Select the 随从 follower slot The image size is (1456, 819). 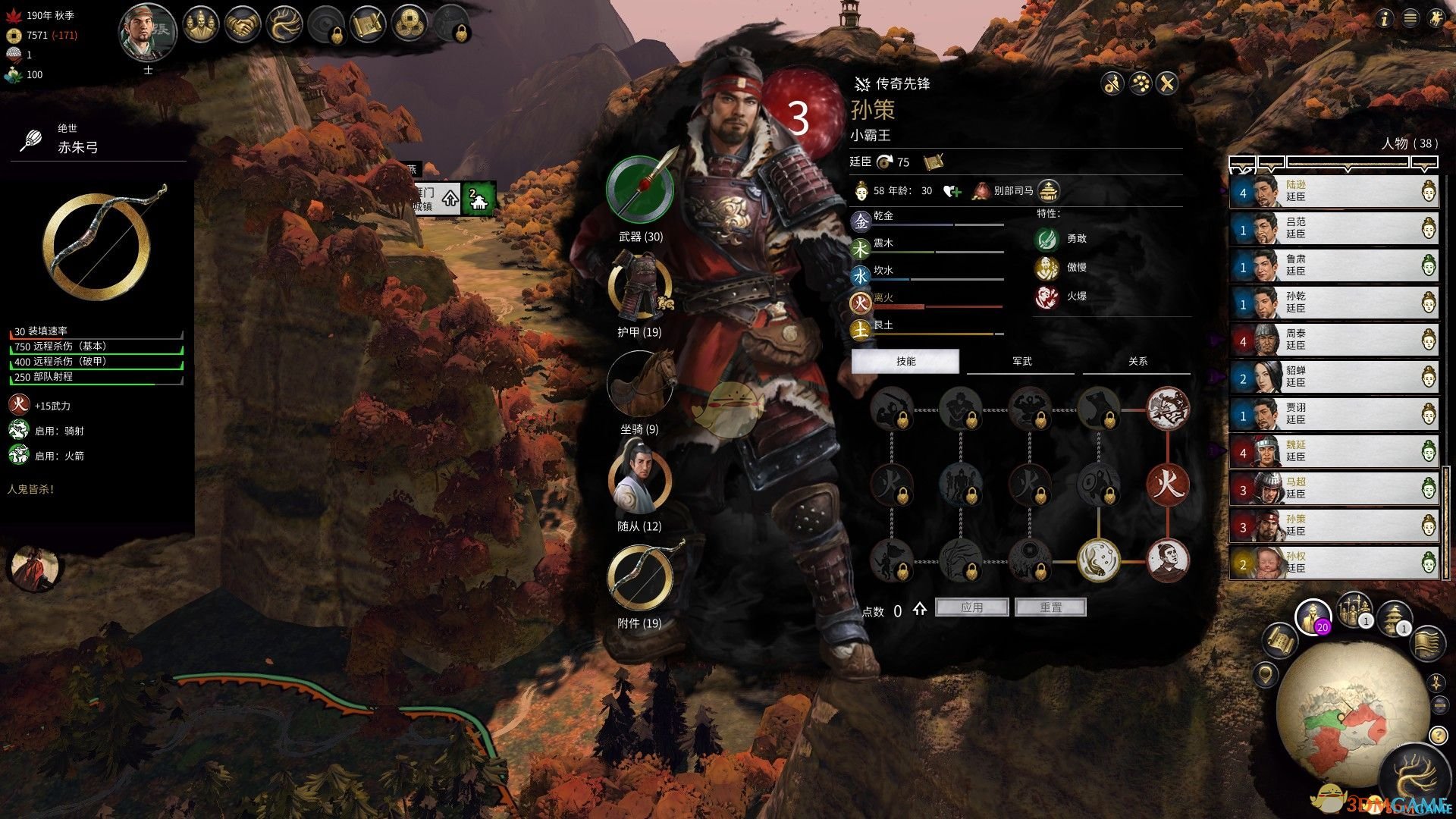(x=639, y=481)
